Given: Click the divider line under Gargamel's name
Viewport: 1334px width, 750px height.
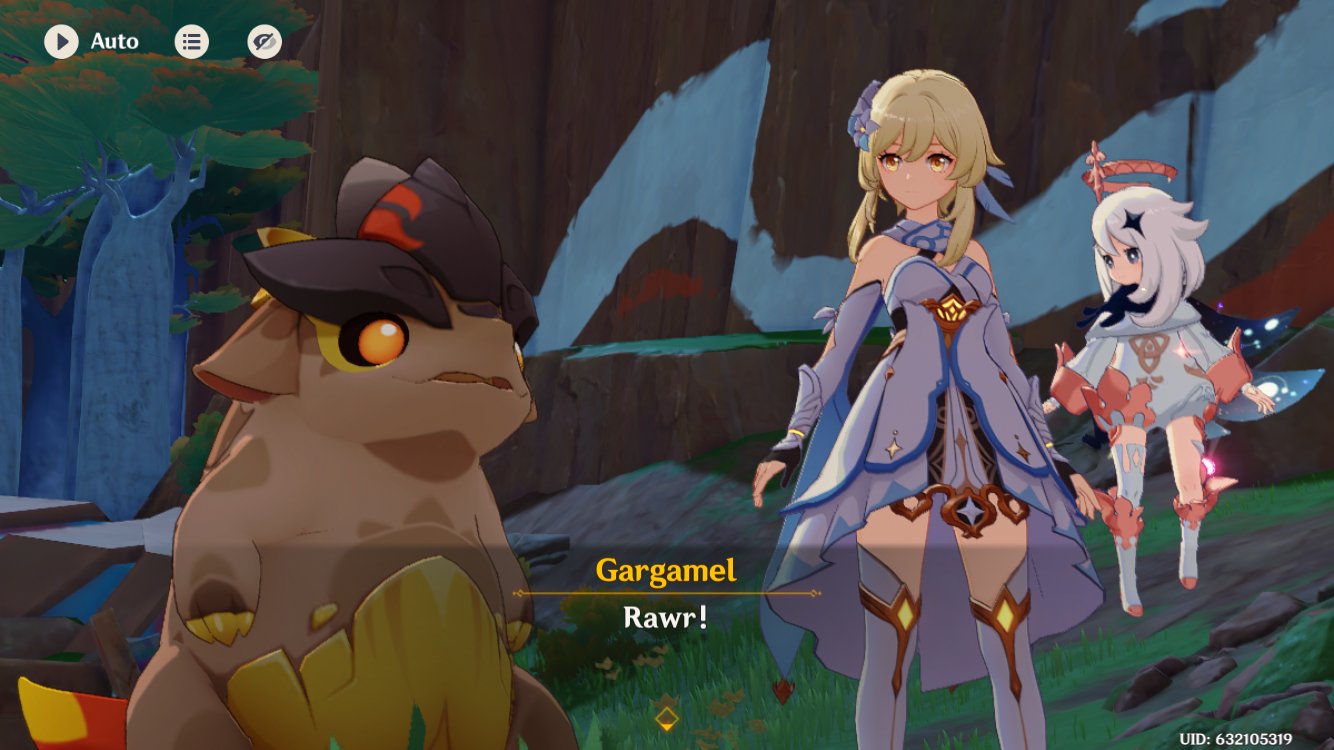Looking at the screenshot, I should coord(667,592).
